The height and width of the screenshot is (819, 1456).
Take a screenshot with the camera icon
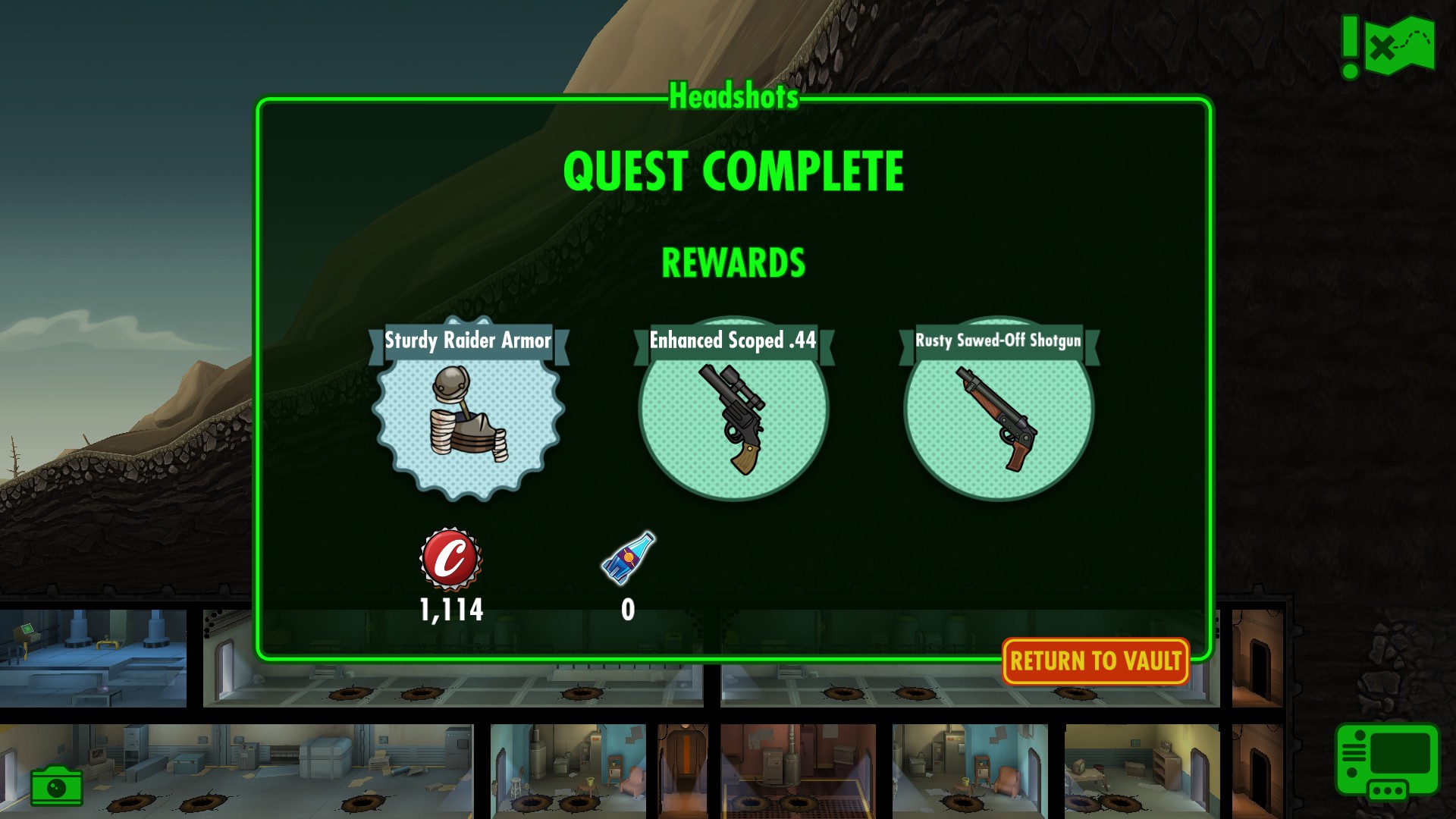coord(56,786)
